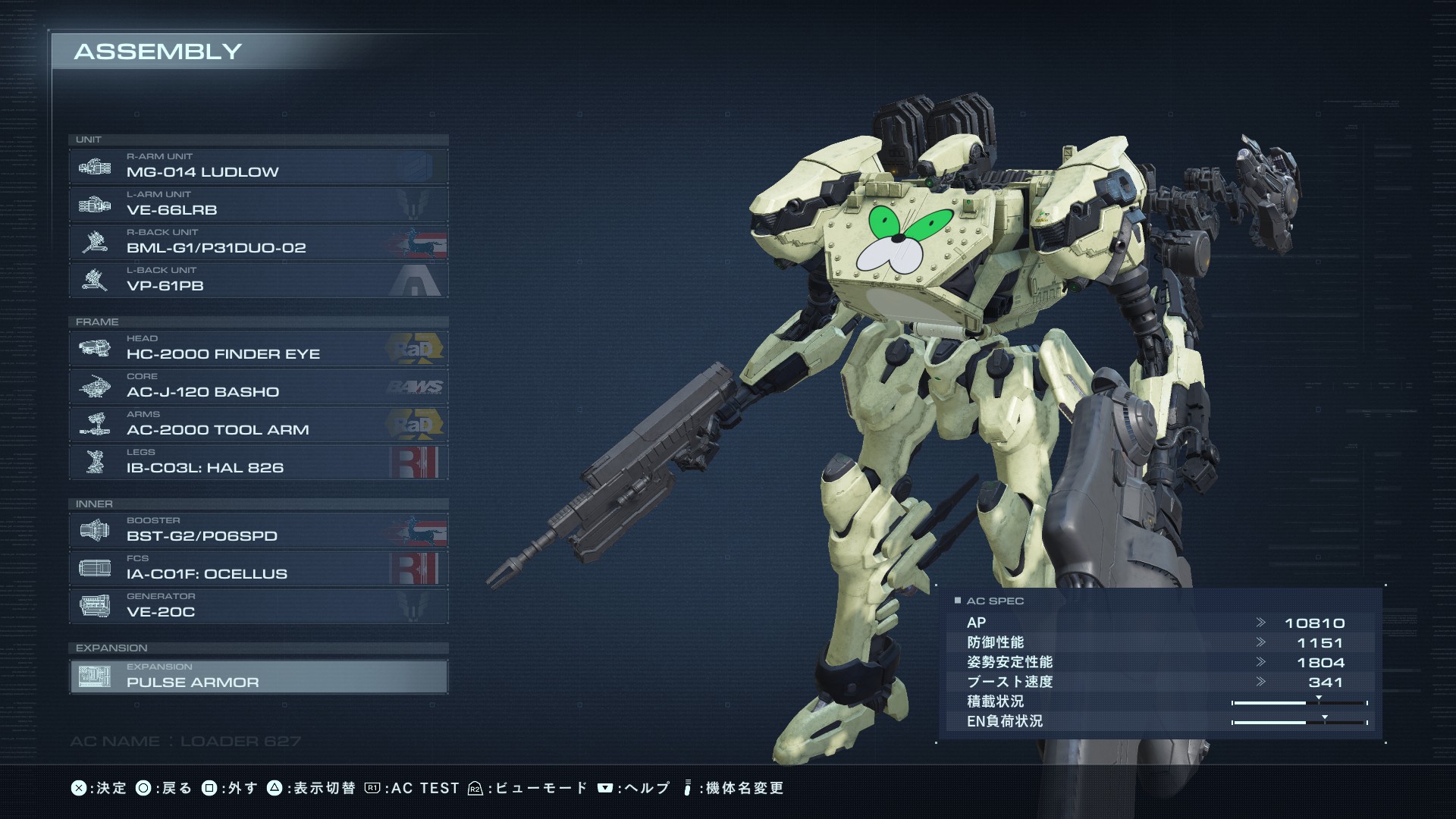Screen dimensions: 1456x819
Task: Choose the ARMS AC-2000 TOOL ARM slot
Action: pyautogui.click(x=258, y=425)
